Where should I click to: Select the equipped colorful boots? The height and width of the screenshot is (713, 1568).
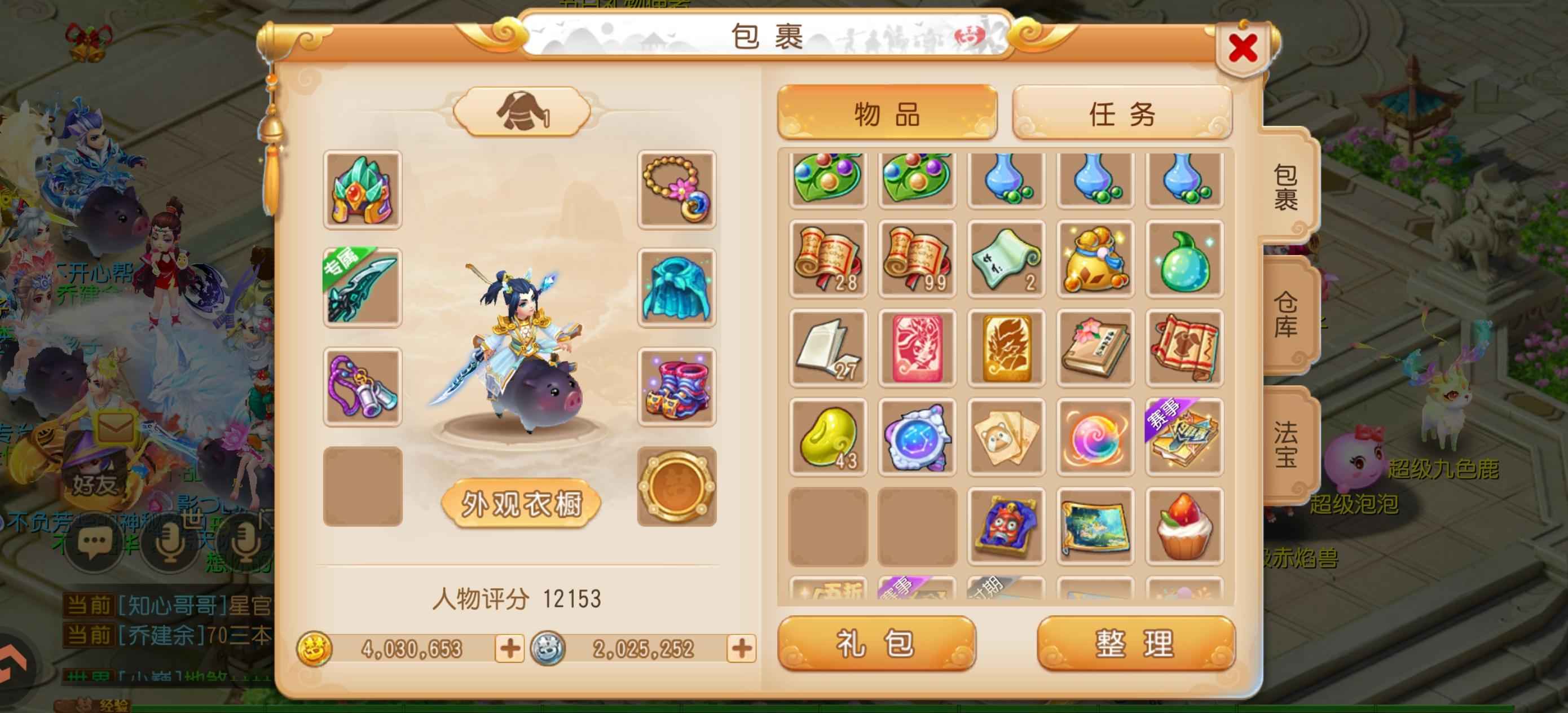pyautogui.click(x=676, y=384)
